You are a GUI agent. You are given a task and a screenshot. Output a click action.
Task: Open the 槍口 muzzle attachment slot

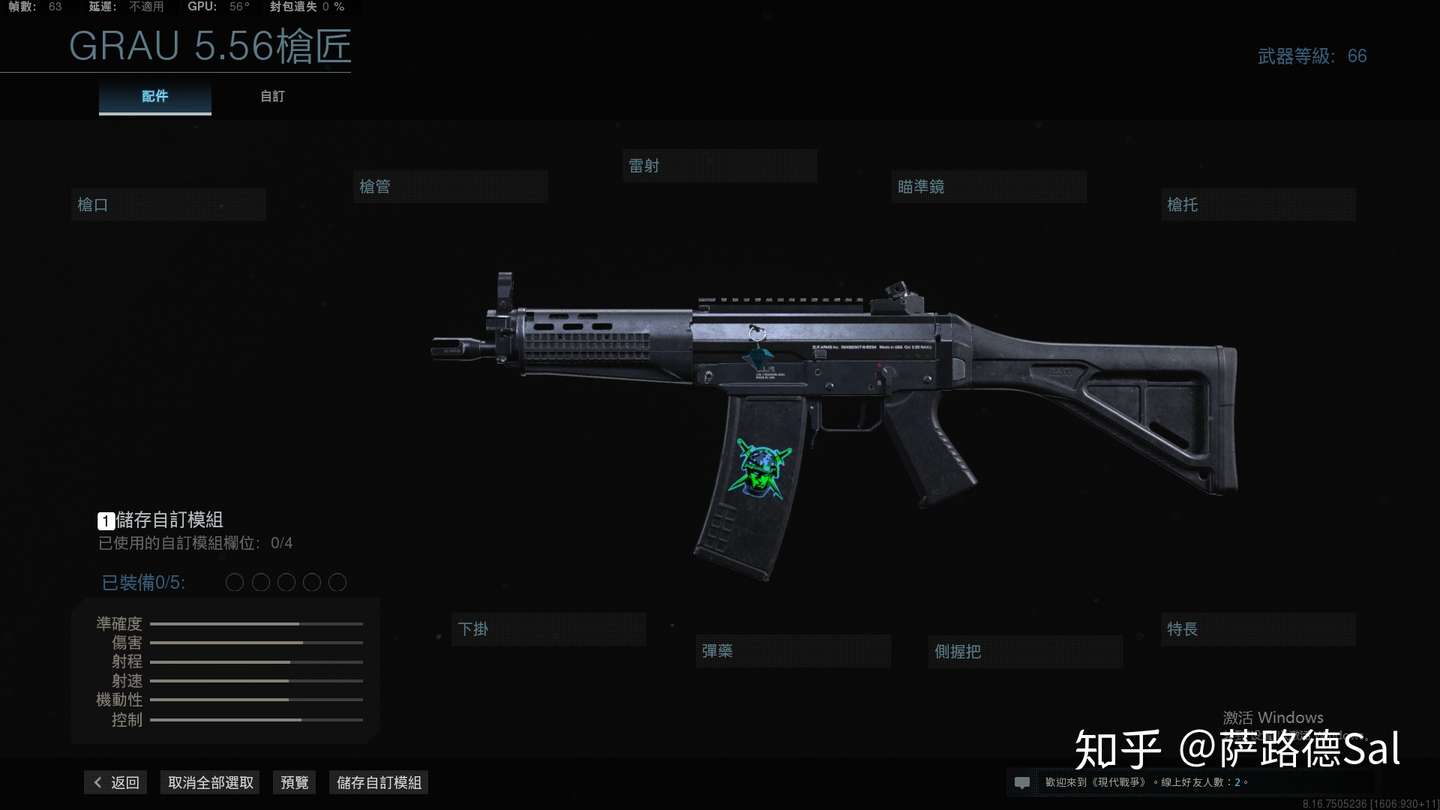[167, 204]
